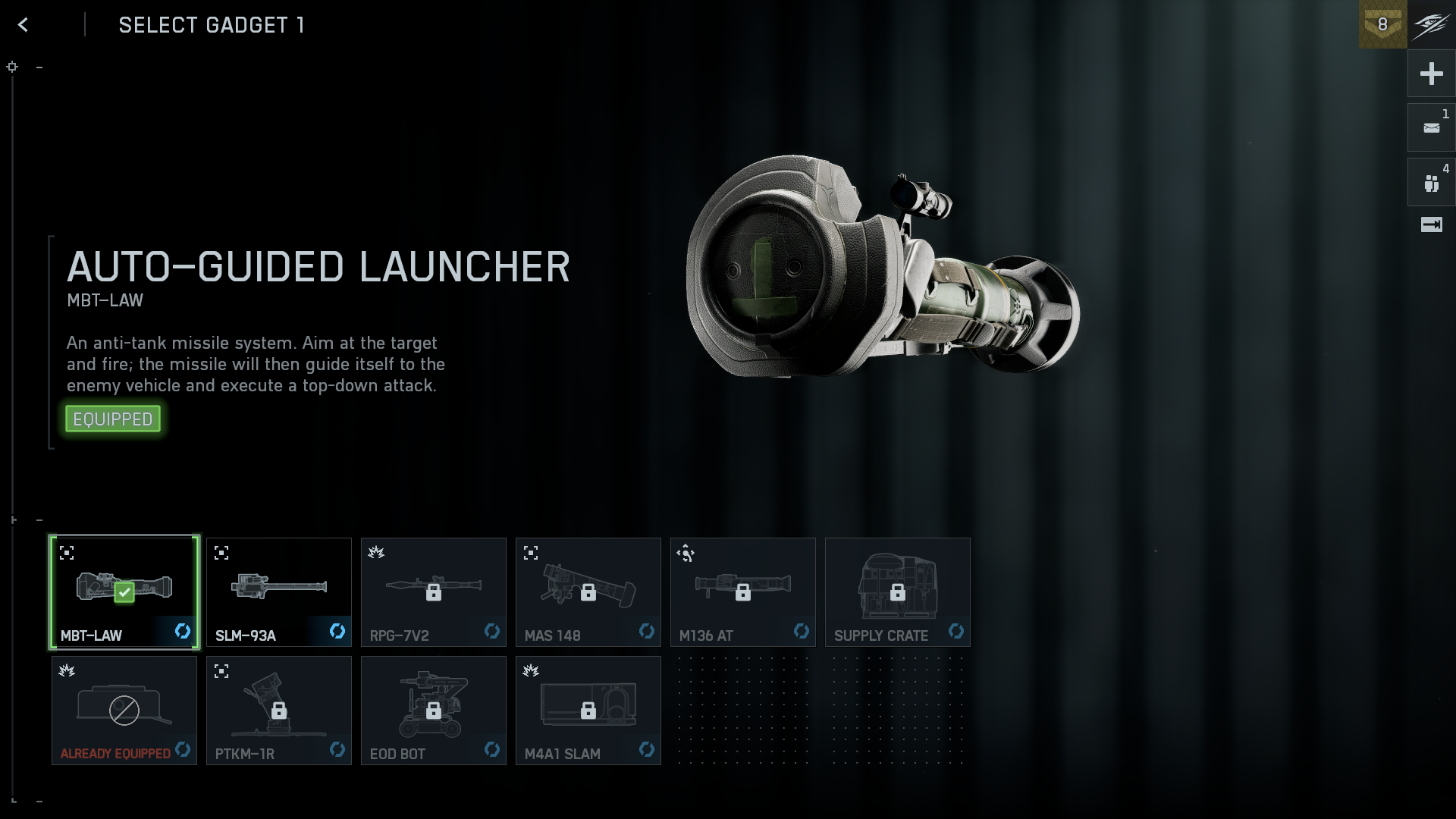The width and height of the screenshot is (1456, 819).
Task: Select the locked M4A1 SLAM tile
Action: tap(588, 710)
